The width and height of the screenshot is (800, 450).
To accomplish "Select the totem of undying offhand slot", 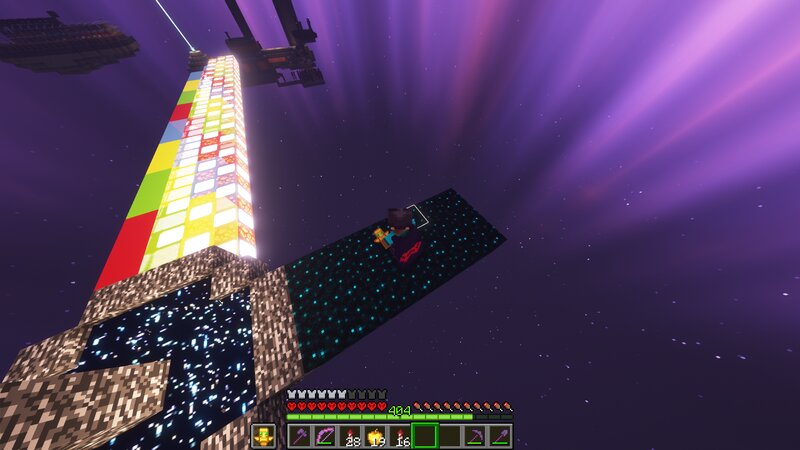I will click(x=263, y=436).
